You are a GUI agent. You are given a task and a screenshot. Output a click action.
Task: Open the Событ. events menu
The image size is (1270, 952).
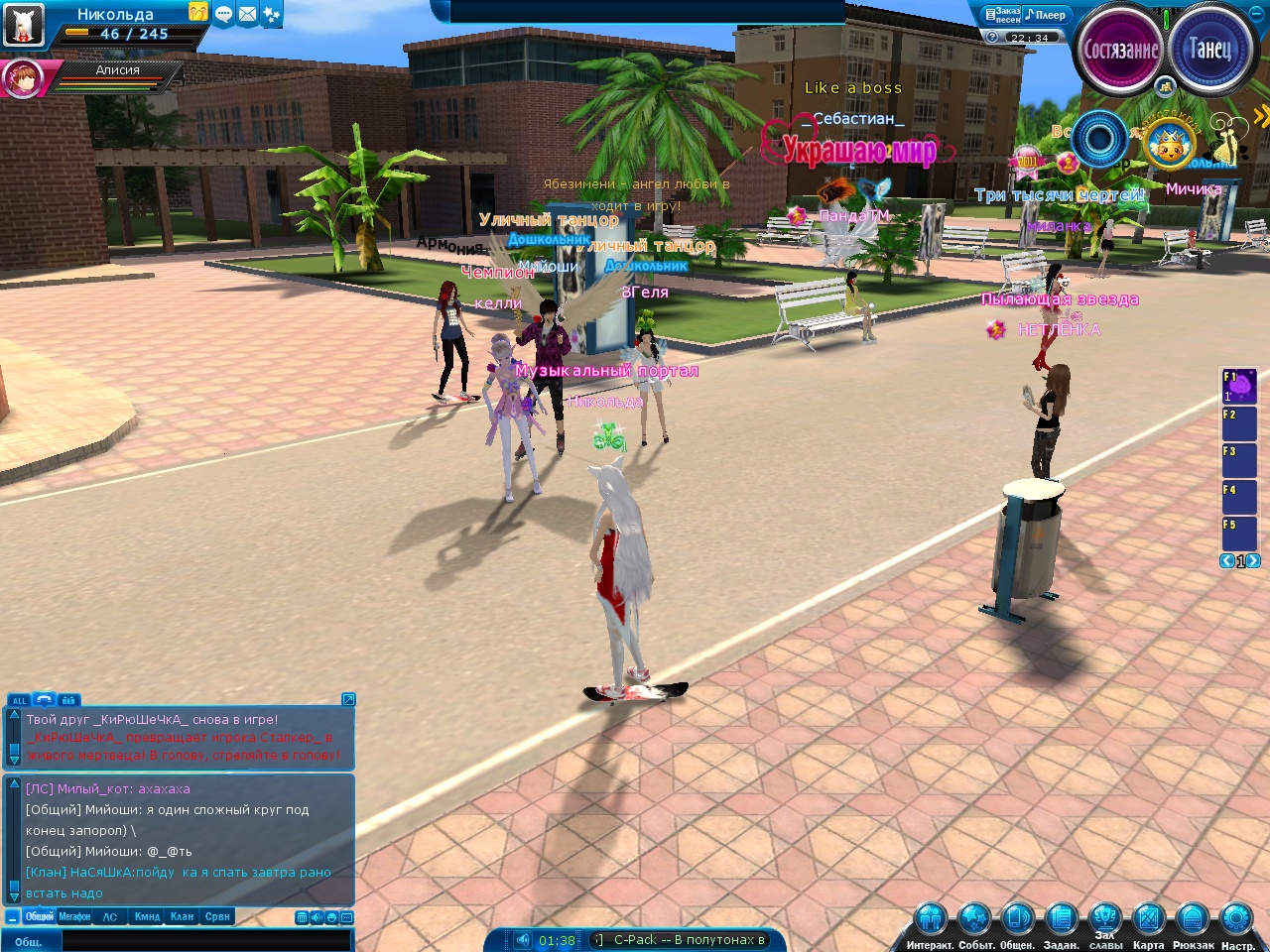point(975,920)
